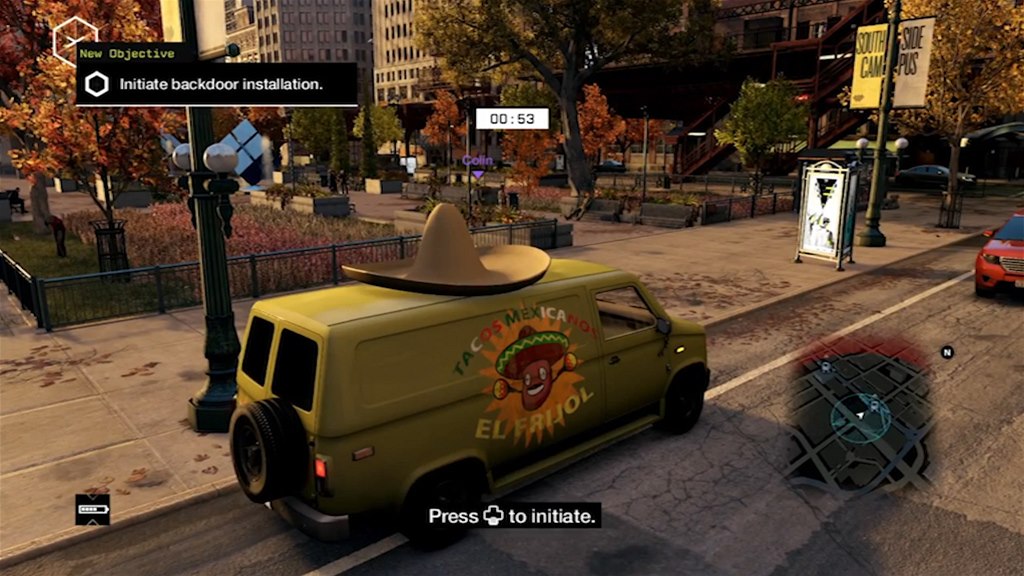Click the phone battery icon
Screen dimensions: 1024x576
(x=92, y=509)
